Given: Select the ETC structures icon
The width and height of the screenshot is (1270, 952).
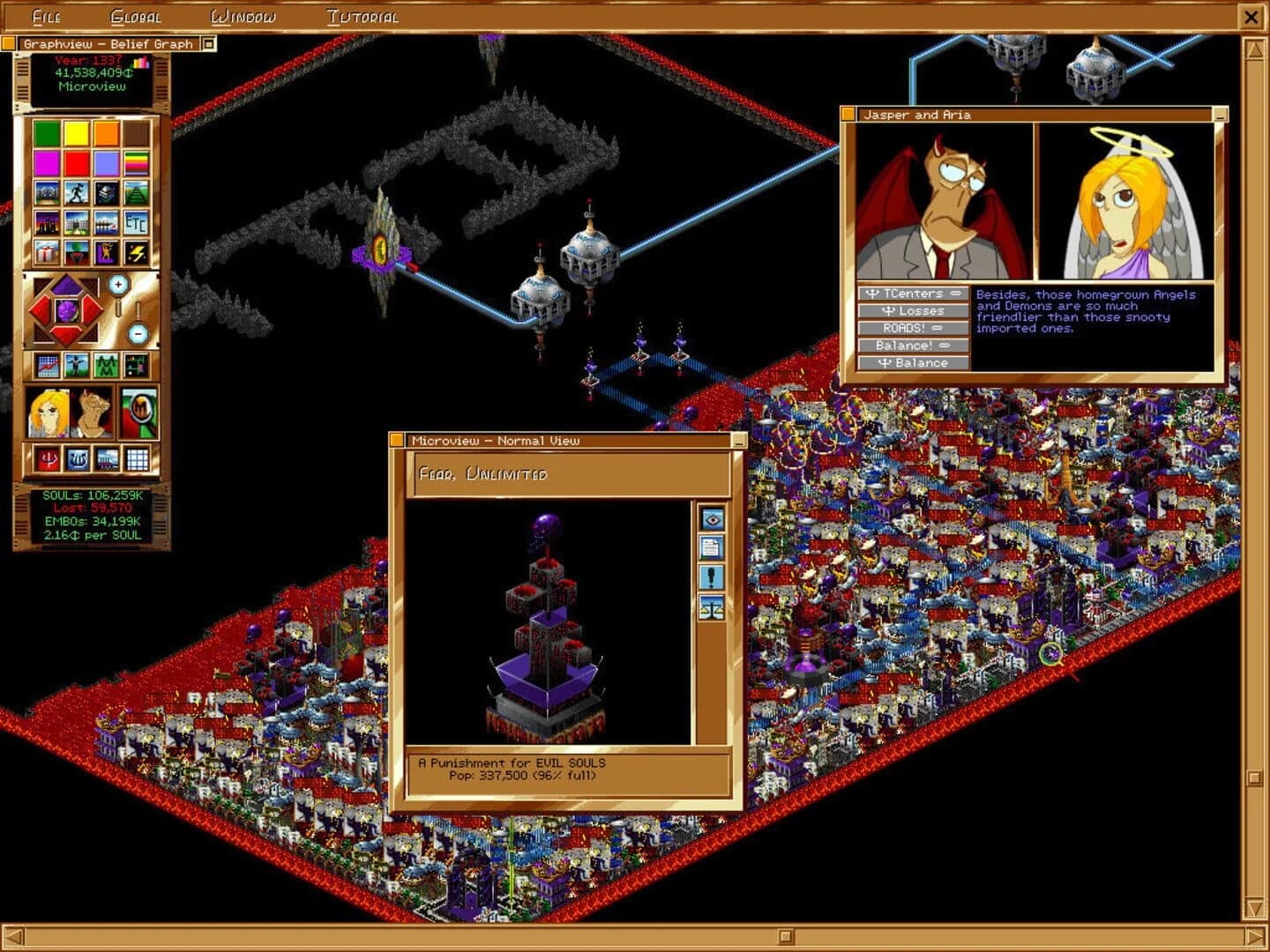Looking at the screenshot, I should click(137, 225).
